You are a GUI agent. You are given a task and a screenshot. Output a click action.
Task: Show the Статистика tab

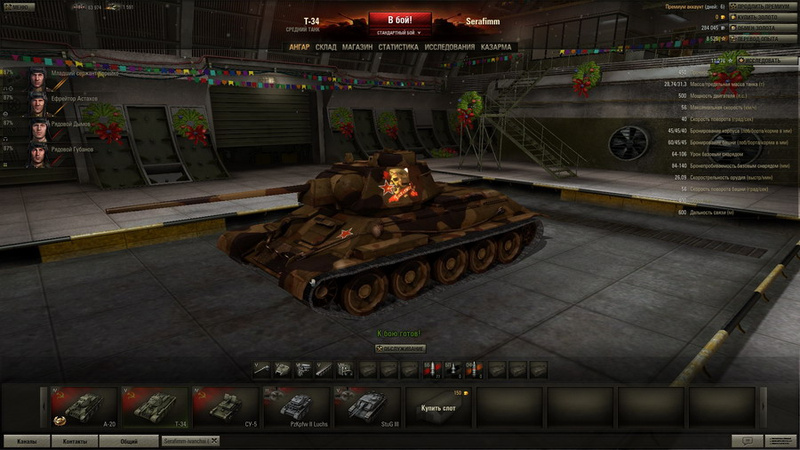(398, 47)
